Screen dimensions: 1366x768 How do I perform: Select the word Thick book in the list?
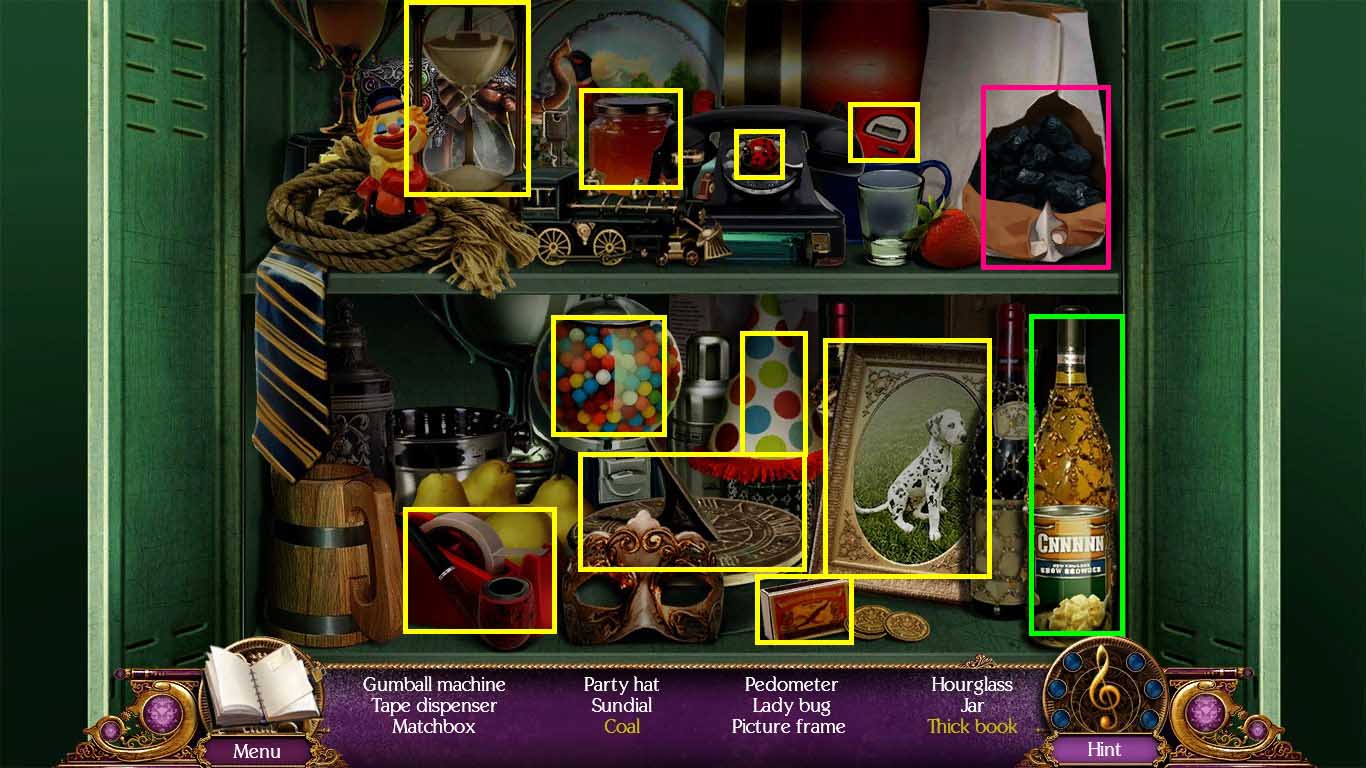pyautogui.click(x=971, y=727)
